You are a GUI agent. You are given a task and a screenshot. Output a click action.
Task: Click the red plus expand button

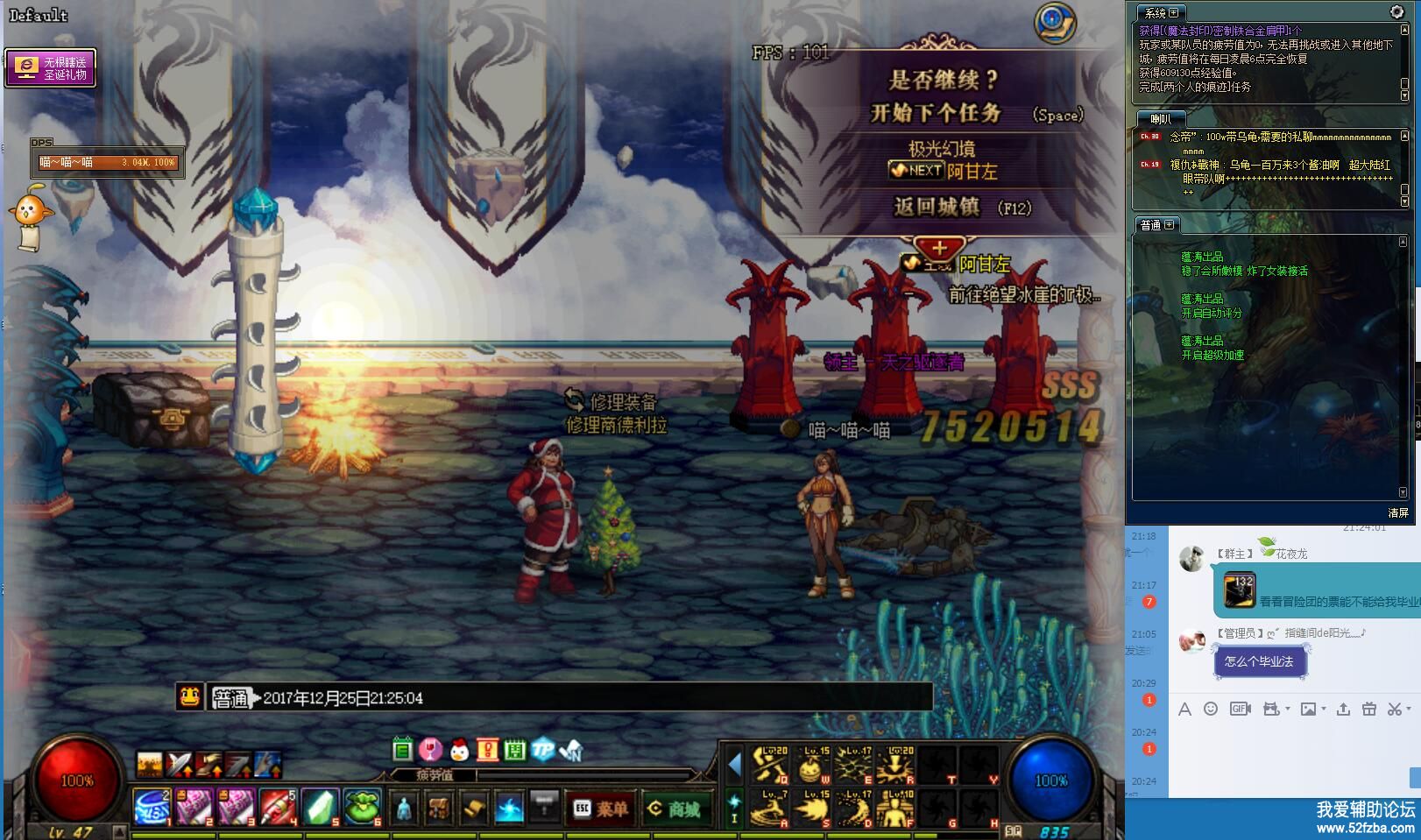939,248
